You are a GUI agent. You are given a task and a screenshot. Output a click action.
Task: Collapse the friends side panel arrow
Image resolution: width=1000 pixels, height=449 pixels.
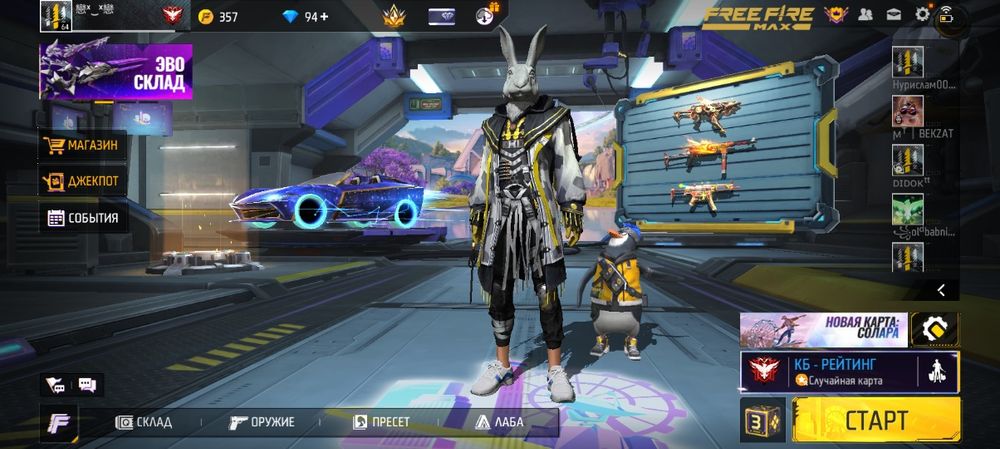[940, 289]
